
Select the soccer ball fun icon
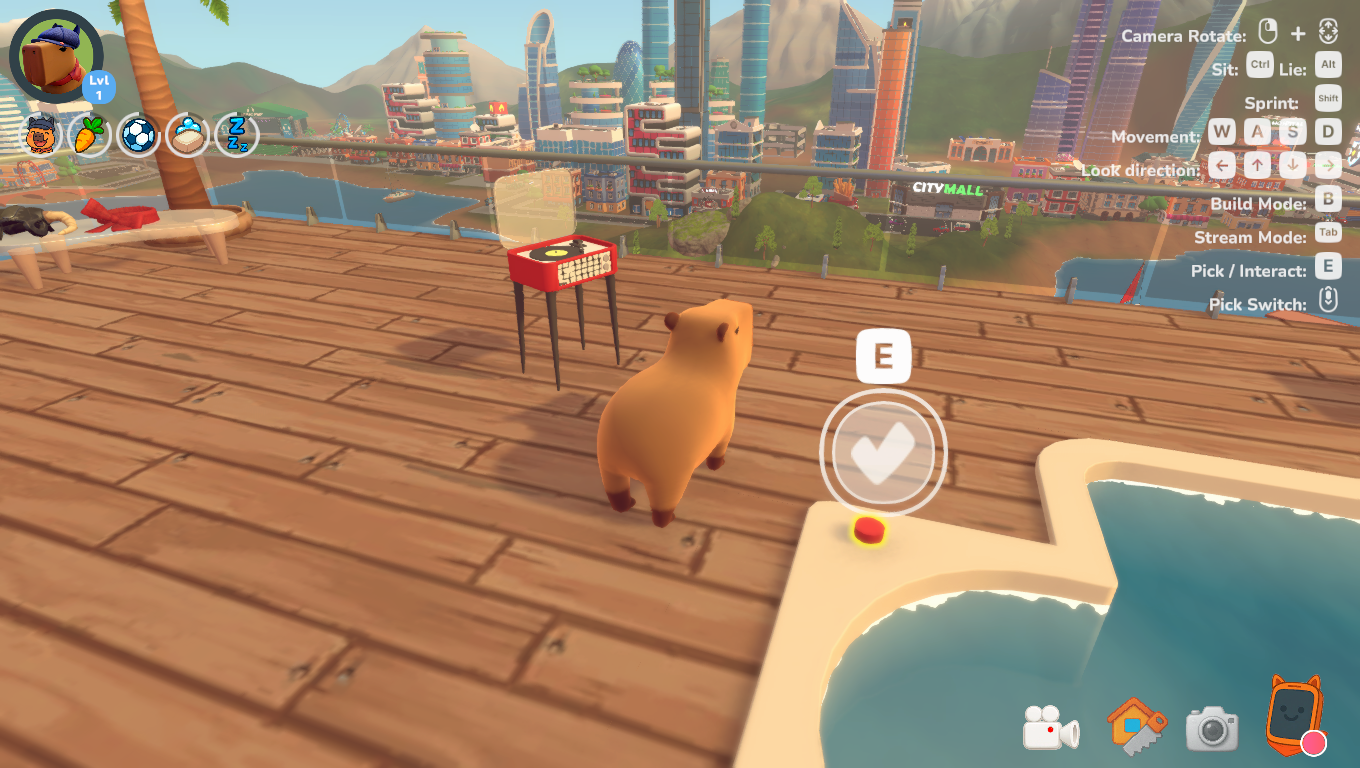139,135
